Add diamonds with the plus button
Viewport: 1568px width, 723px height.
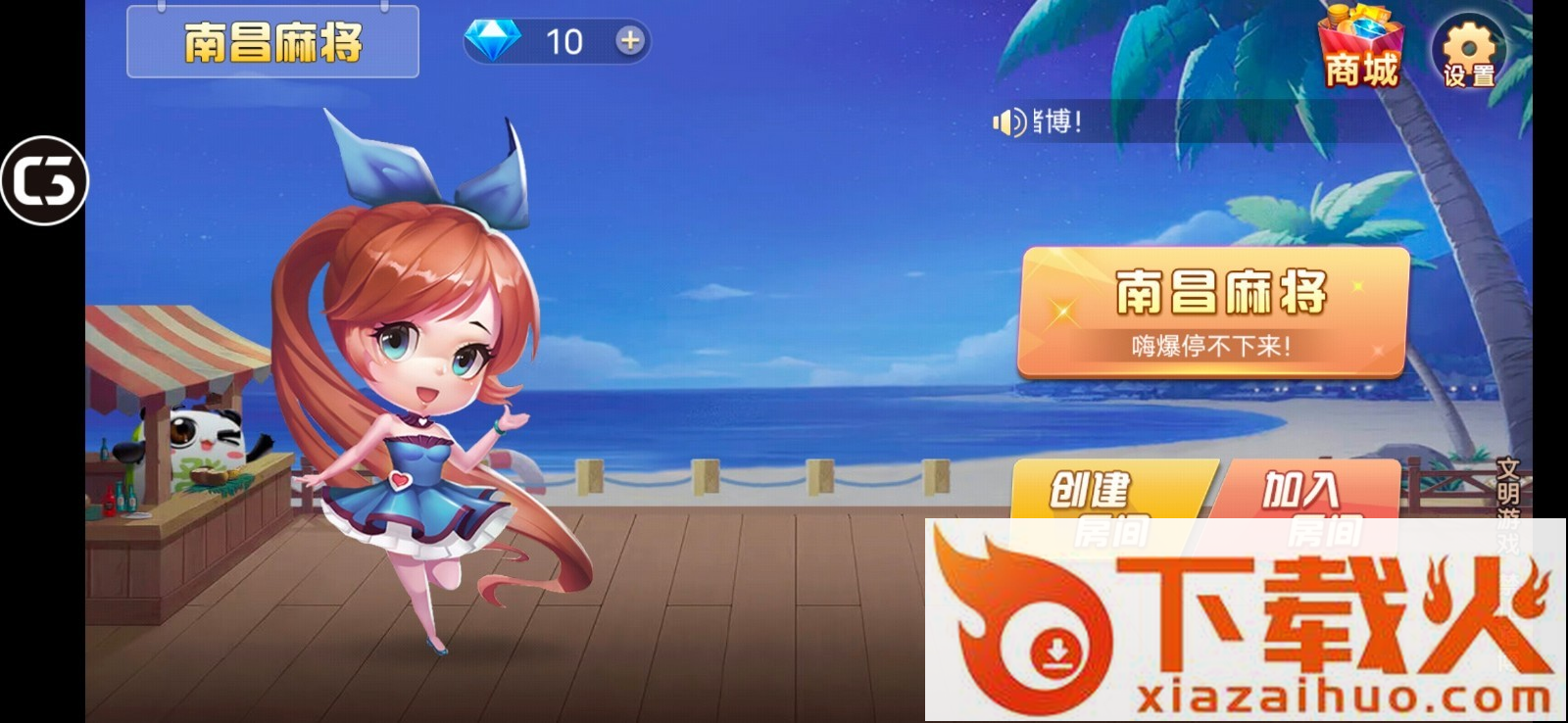click(629, 41)
